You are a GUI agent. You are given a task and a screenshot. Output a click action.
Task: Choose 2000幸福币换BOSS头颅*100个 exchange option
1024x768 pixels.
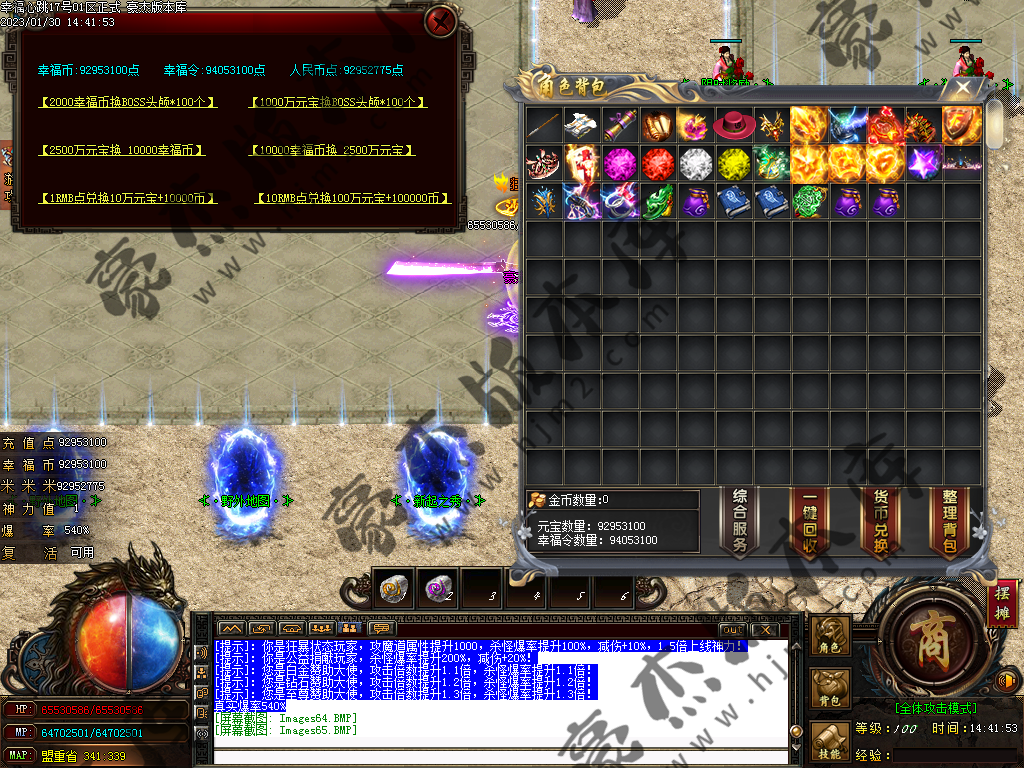click(x=127, y=102)
